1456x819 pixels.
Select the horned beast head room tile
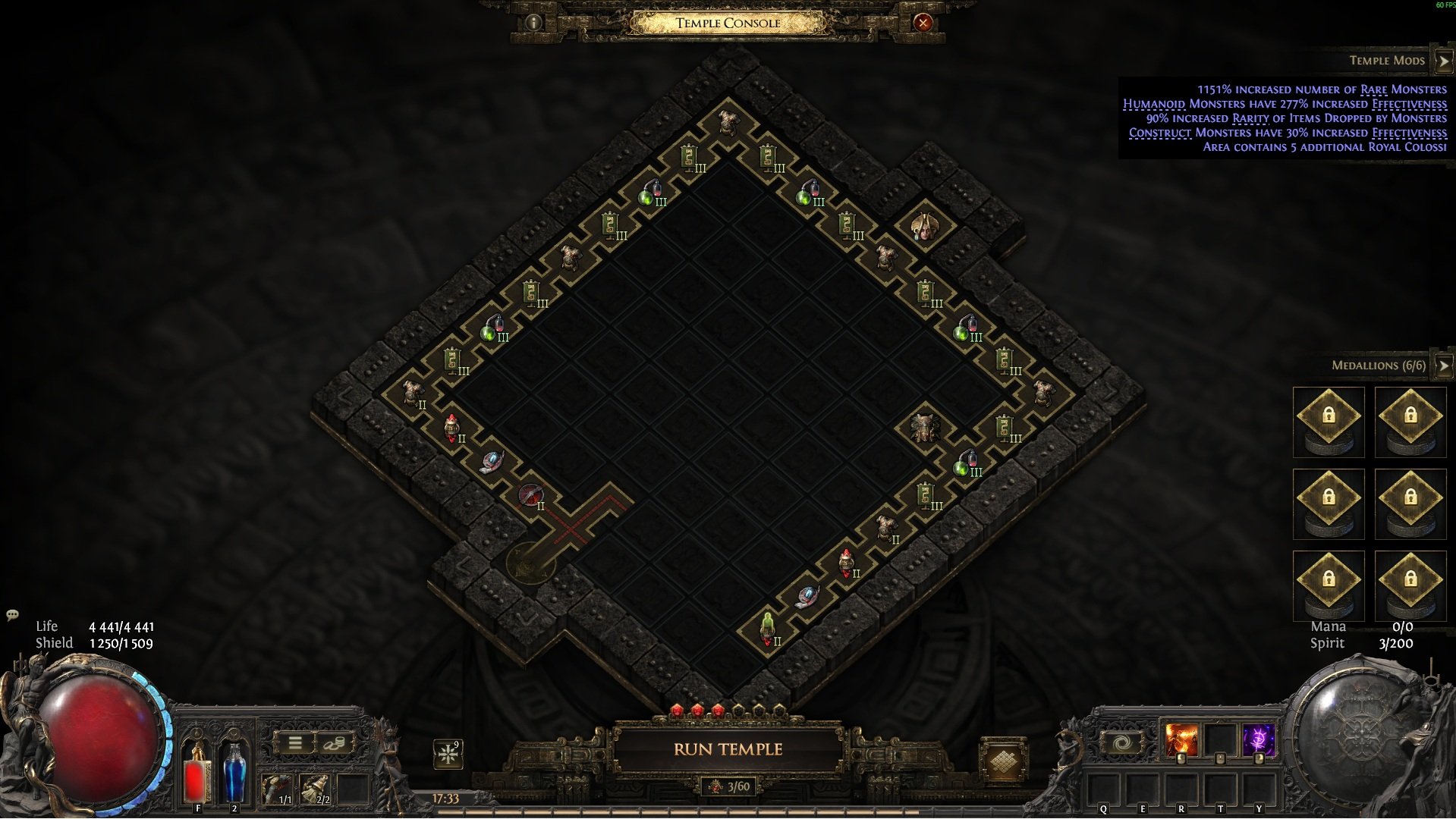tap(924, 428)
